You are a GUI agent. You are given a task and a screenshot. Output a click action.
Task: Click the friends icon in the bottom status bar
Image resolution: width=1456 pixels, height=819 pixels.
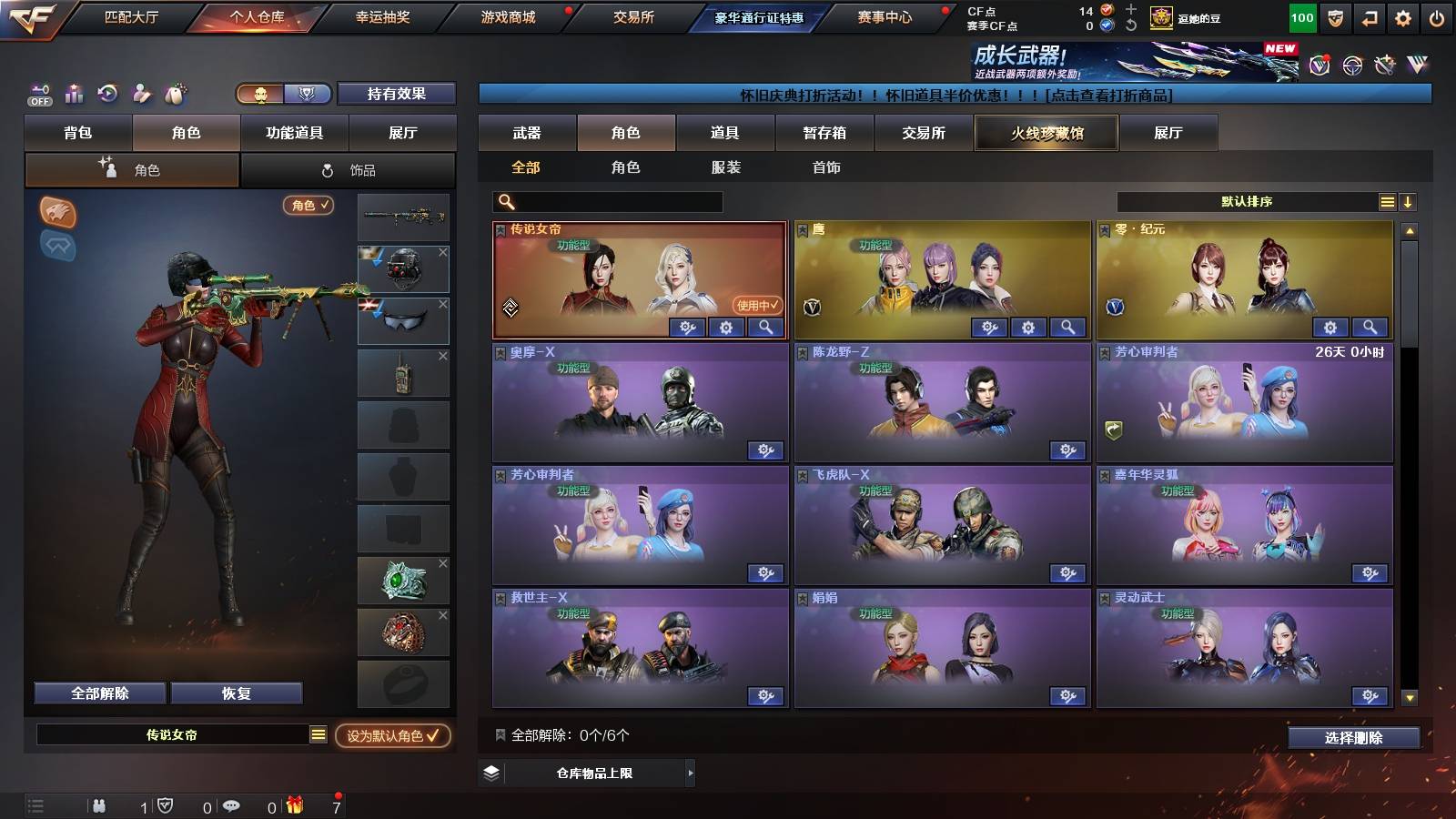pyautogui.click(x=98, y=804)
